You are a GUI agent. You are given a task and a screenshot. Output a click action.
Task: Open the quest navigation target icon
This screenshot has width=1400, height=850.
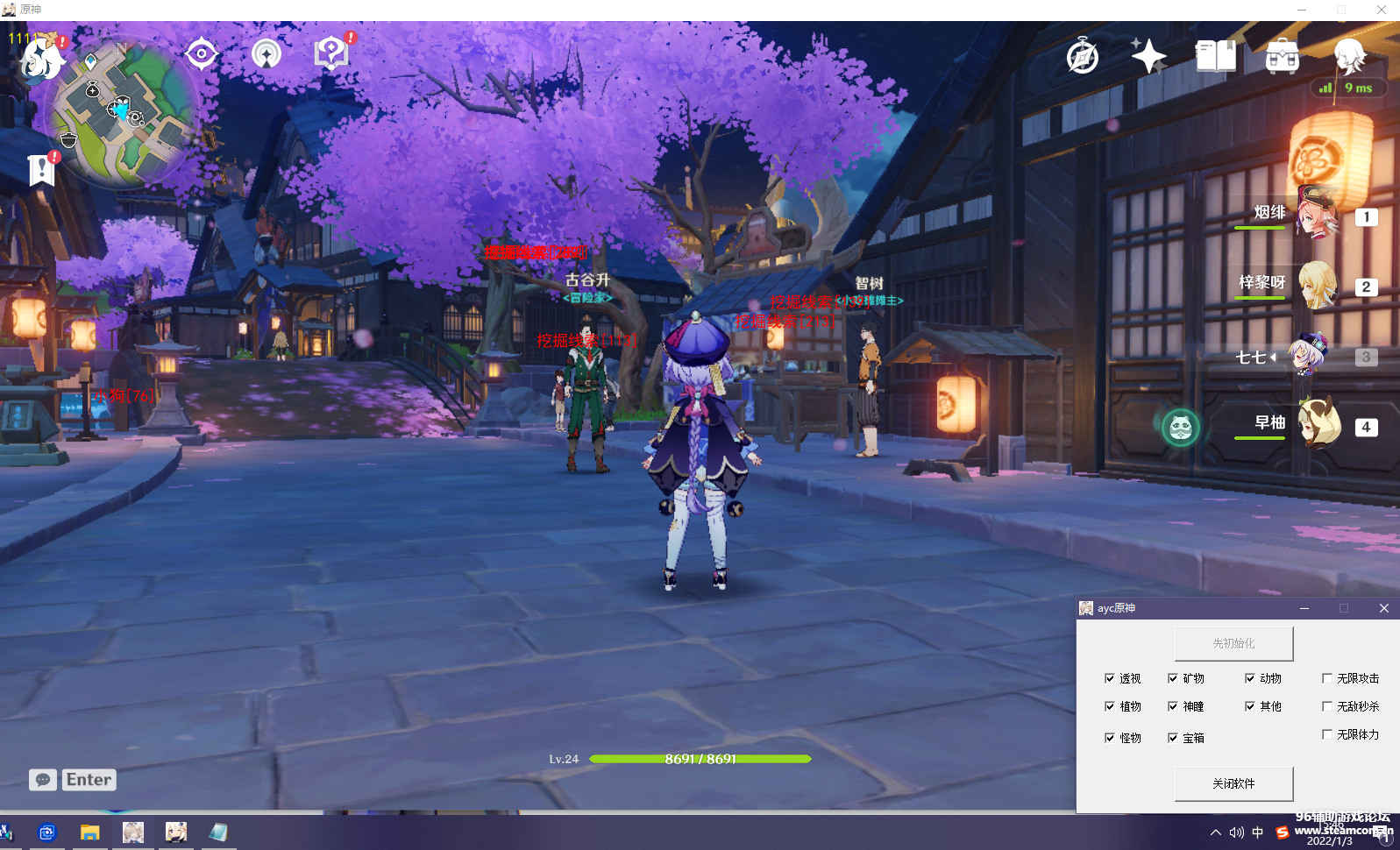202,54
